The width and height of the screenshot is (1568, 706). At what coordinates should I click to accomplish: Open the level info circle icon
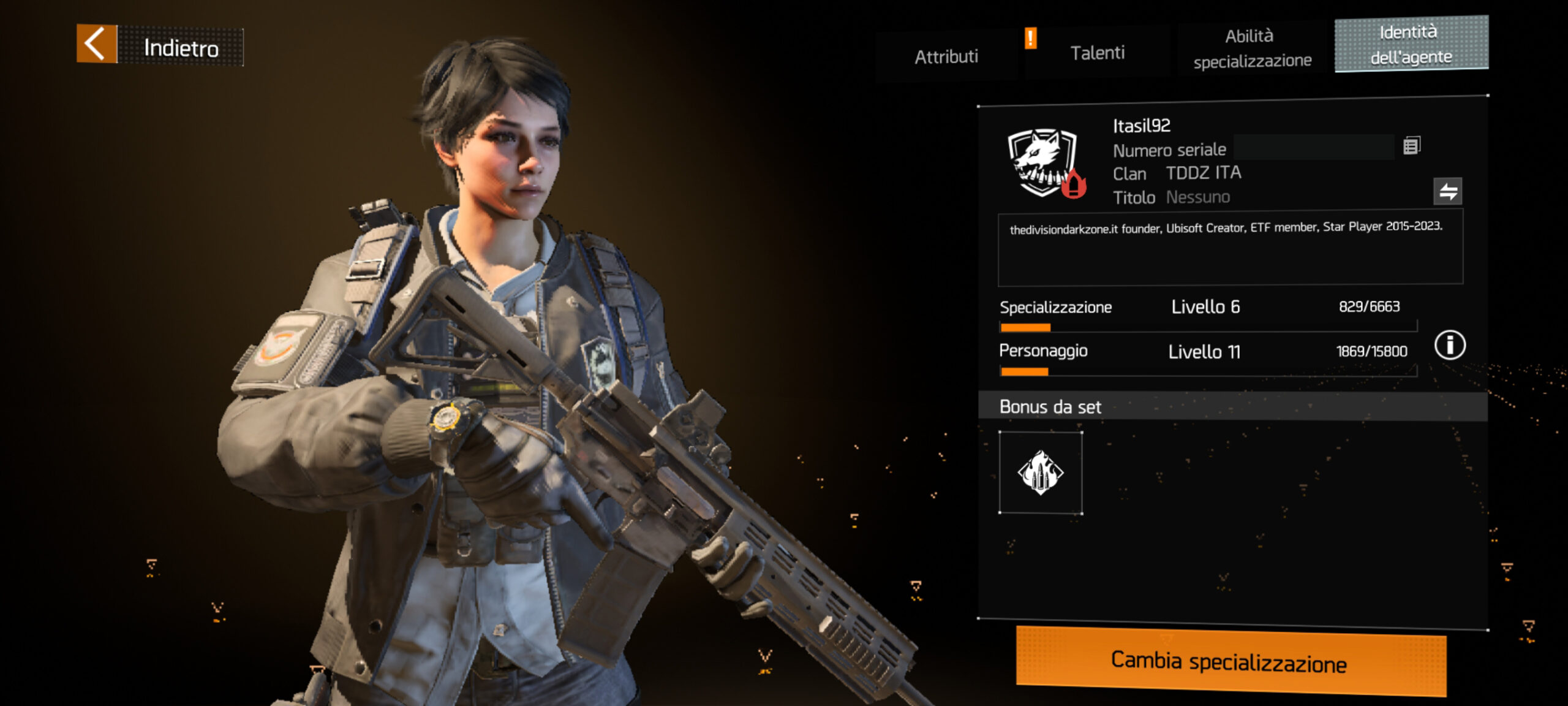(1449, 345)
